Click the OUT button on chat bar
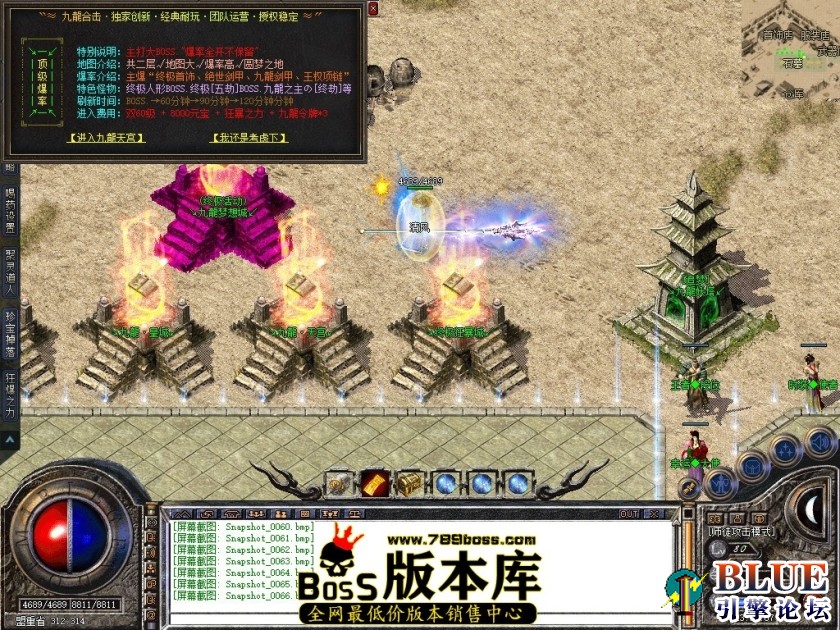 pos(629,514)
